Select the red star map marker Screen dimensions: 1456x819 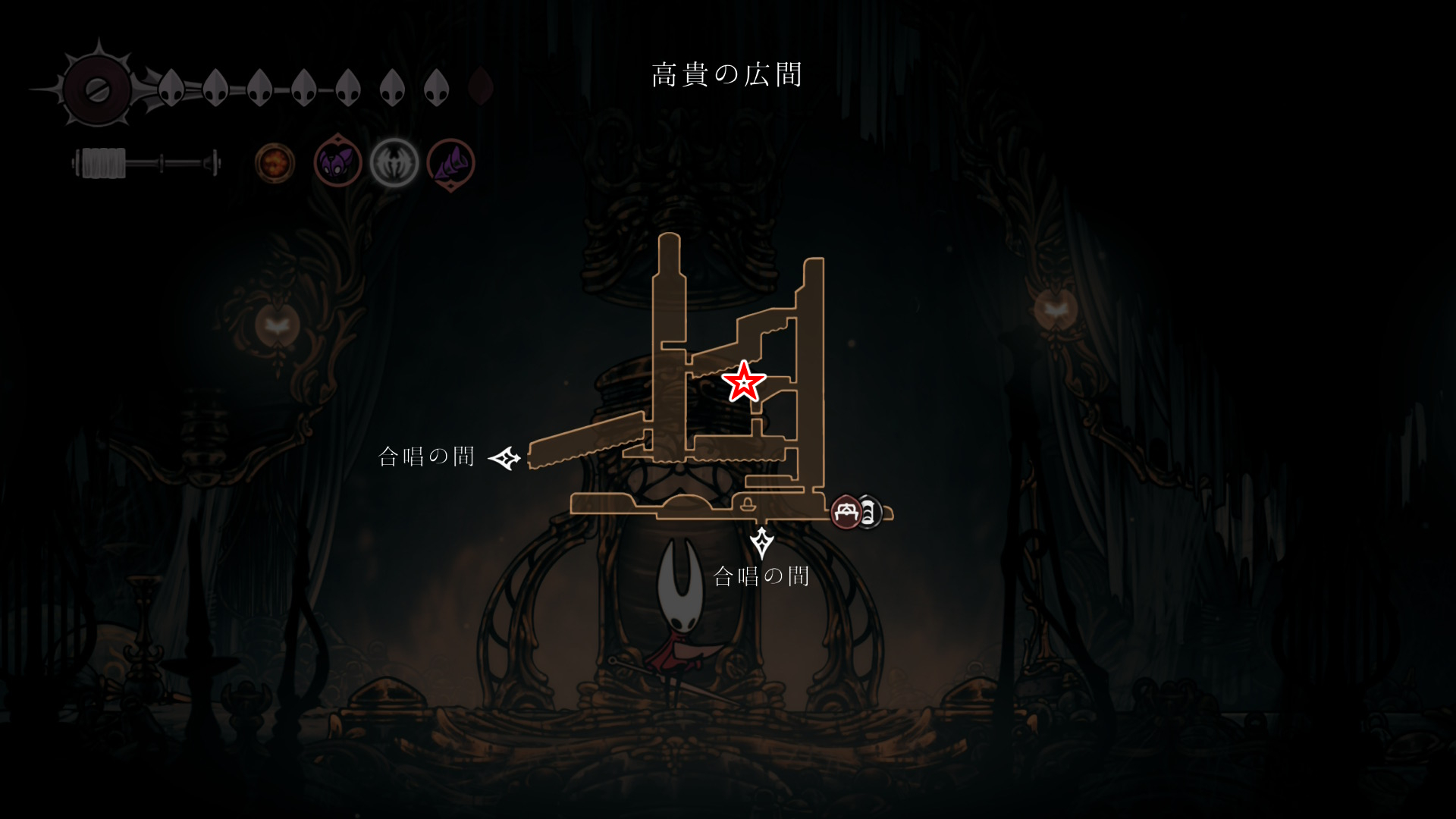[743, 381]
